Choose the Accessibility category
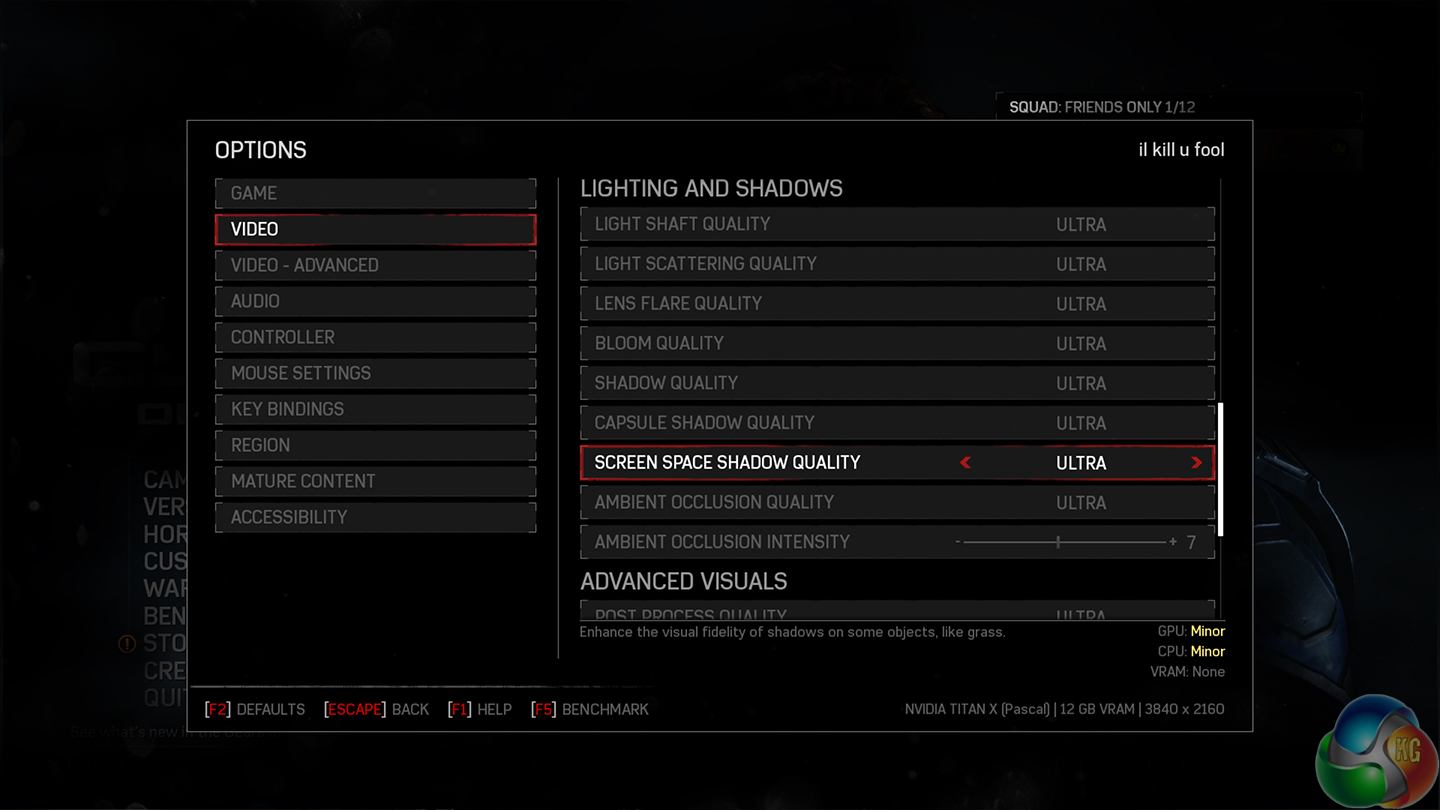1440x810 pixels. click(x=375, y=517)
